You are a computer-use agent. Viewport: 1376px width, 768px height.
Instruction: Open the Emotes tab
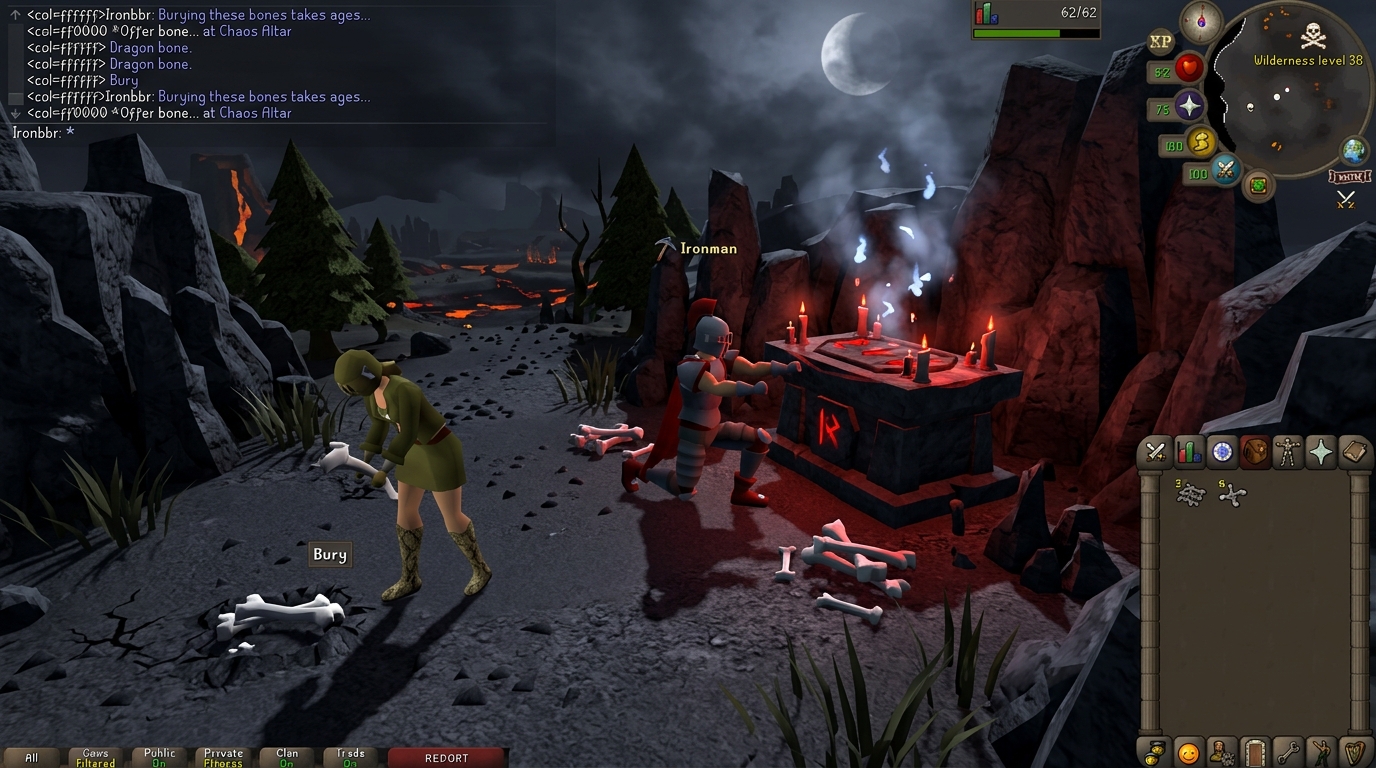click(x=1320, y=752)
